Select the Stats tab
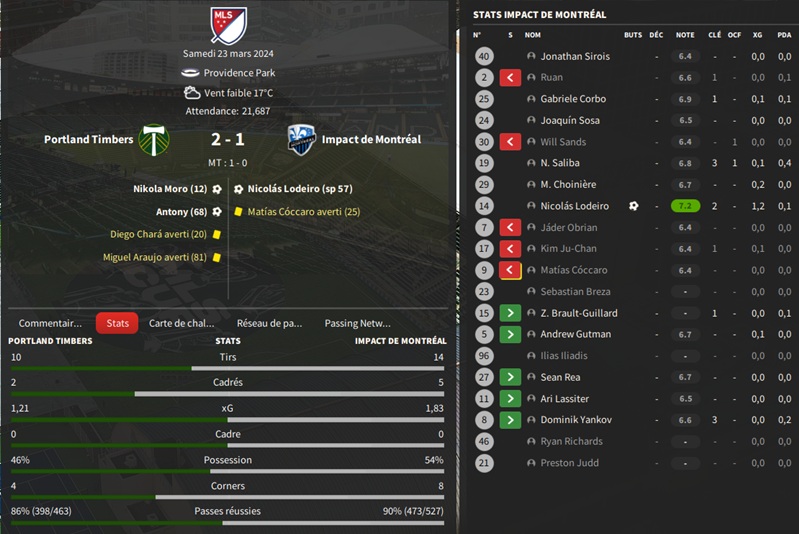Image resolution: width=799 pixels, height=534 pixels. point(118,323)
